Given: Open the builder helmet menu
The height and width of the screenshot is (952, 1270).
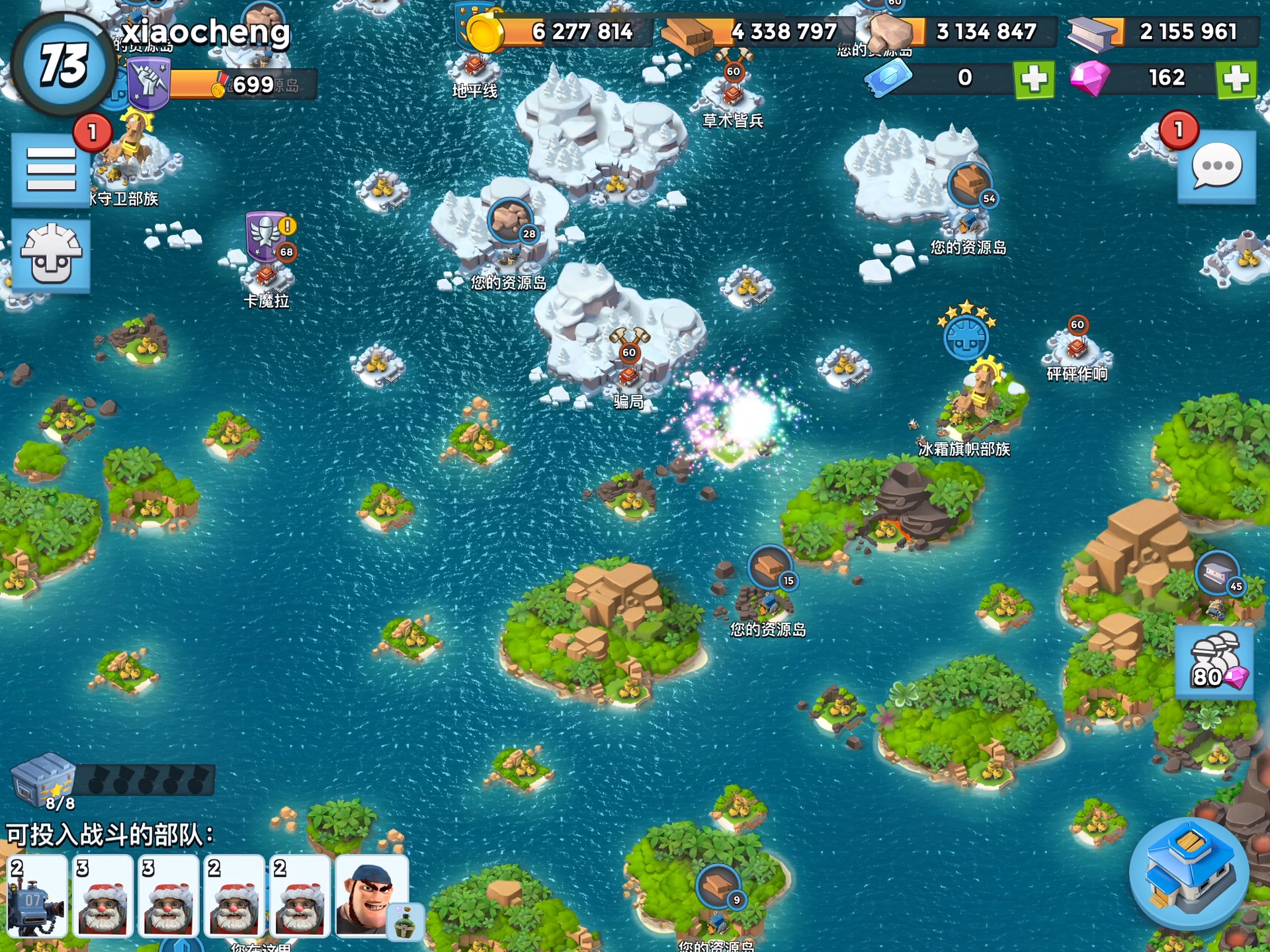Looking at the screenshot, I should [x=52, y=255].
